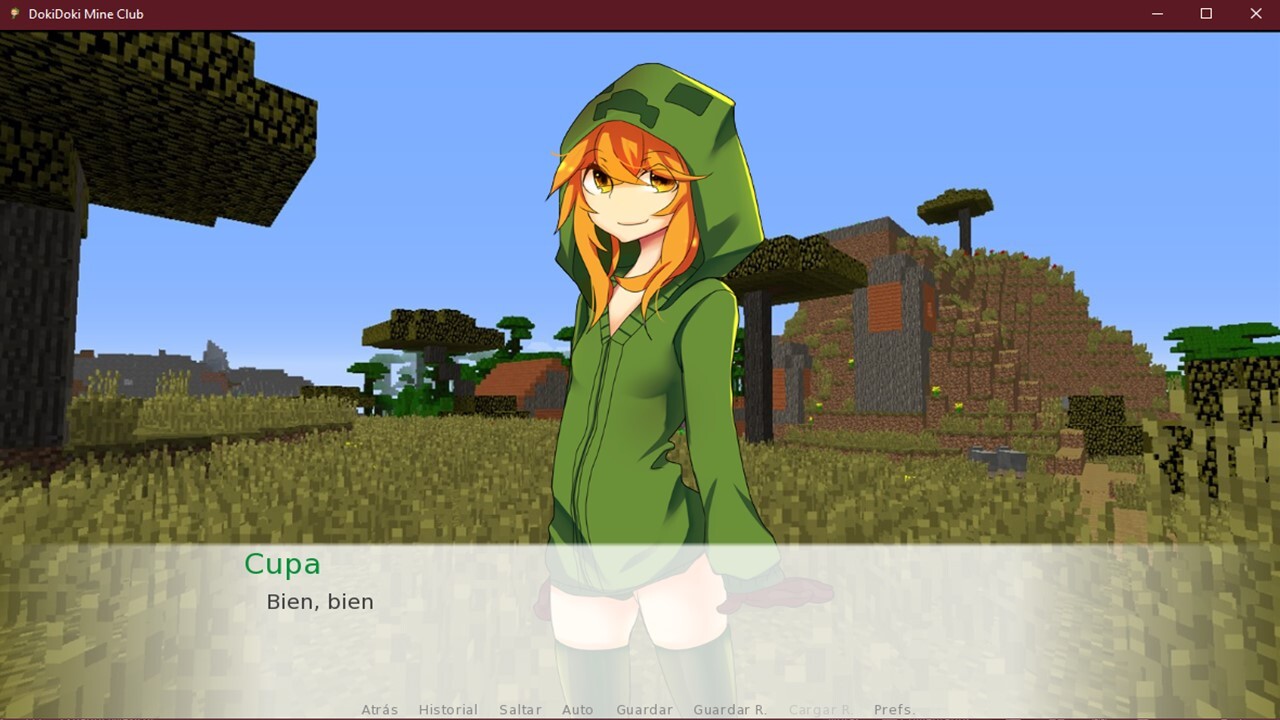Go back using the "Atrás" option
Viewport: 1280px width, 720px height.
[x=378, y=709]
